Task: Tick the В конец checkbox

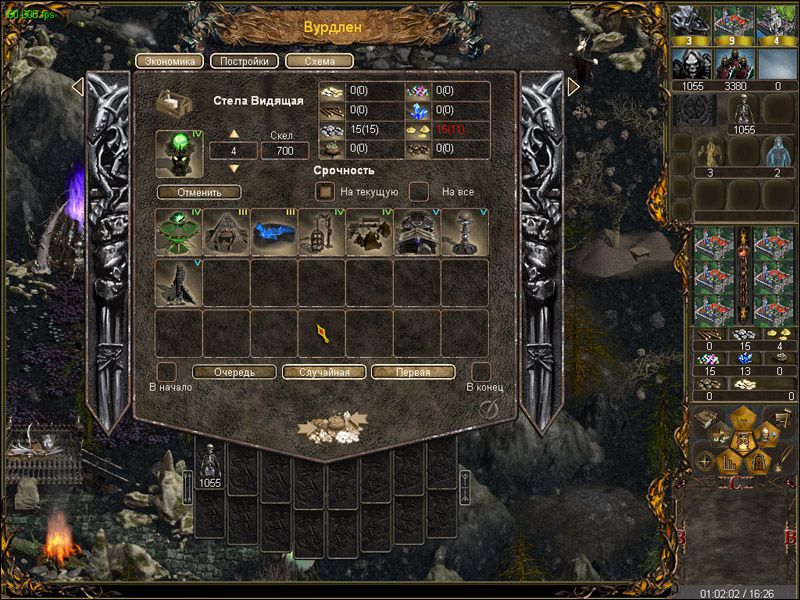Action: [480, 371]
